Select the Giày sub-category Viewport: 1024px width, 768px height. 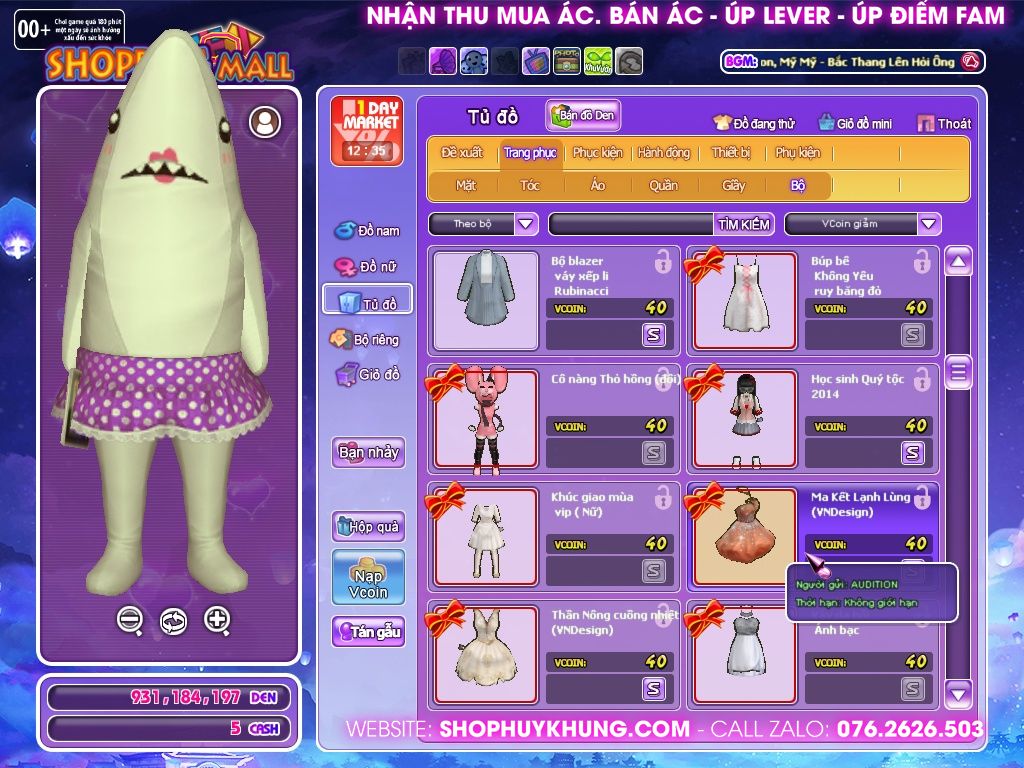tap(734, 185)
